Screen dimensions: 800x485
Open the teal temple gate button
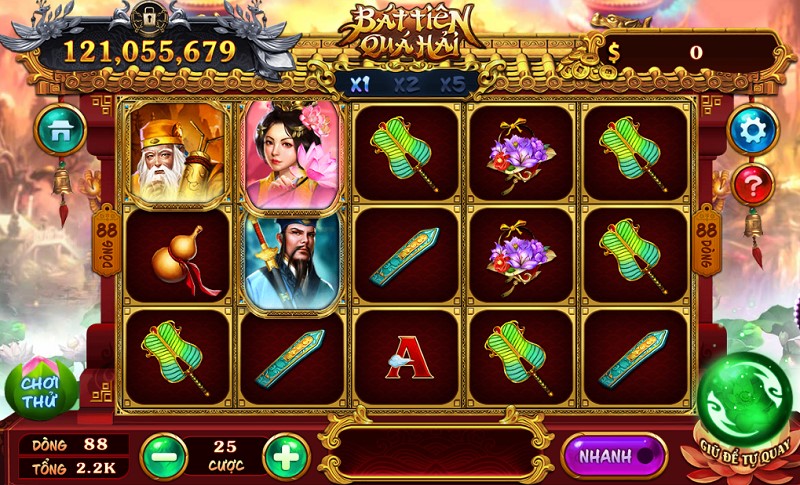[x=59, y=129]
